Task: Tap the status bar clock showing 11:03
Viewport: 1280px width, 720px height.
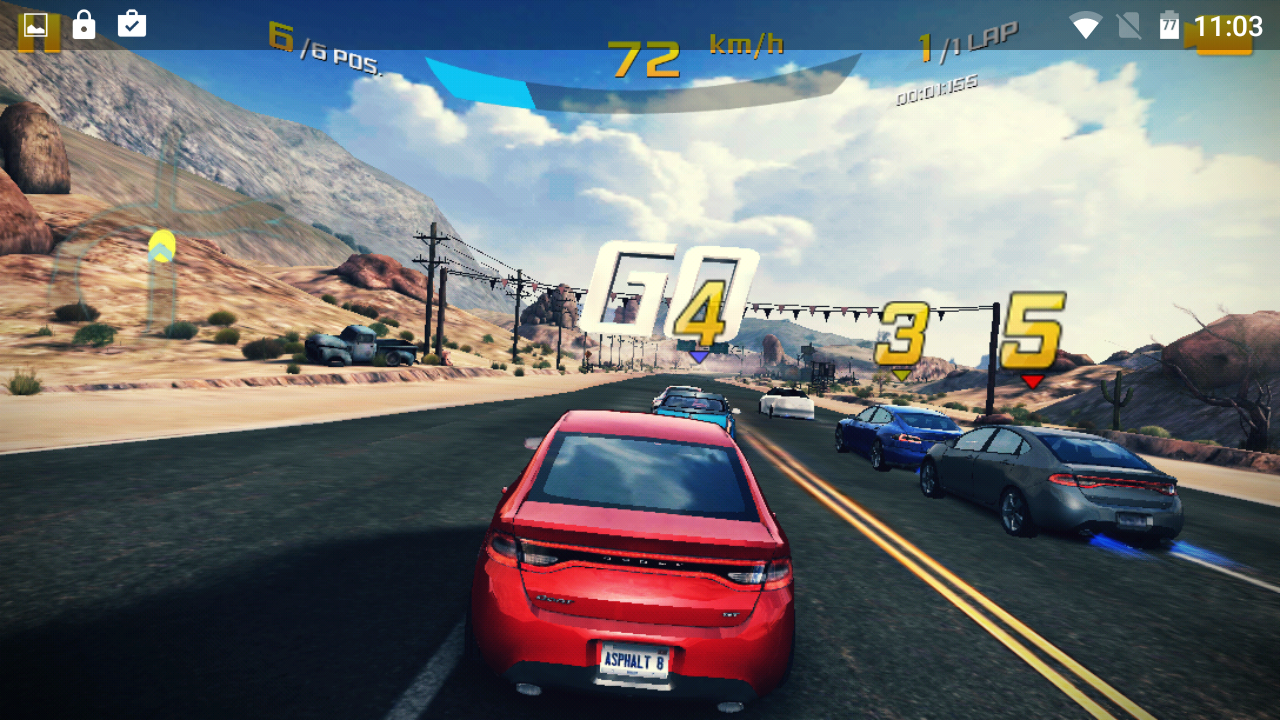Action: [1228, 25]
